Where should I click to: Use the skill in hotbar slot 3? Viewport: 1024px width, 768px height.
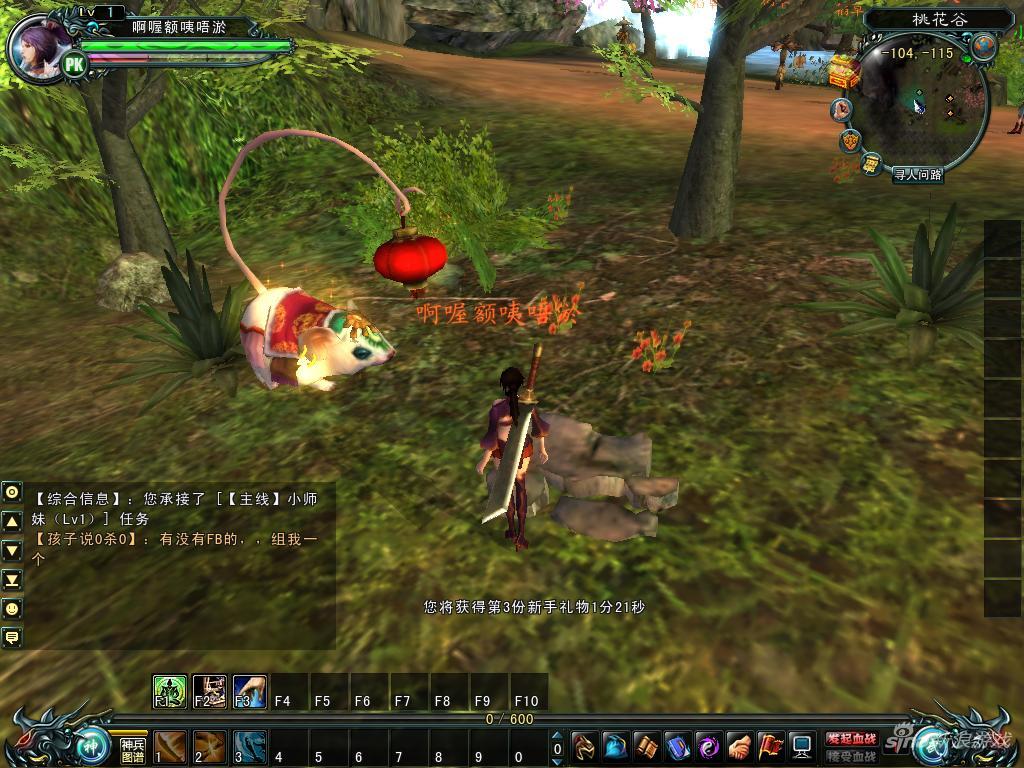coord(249,746)
